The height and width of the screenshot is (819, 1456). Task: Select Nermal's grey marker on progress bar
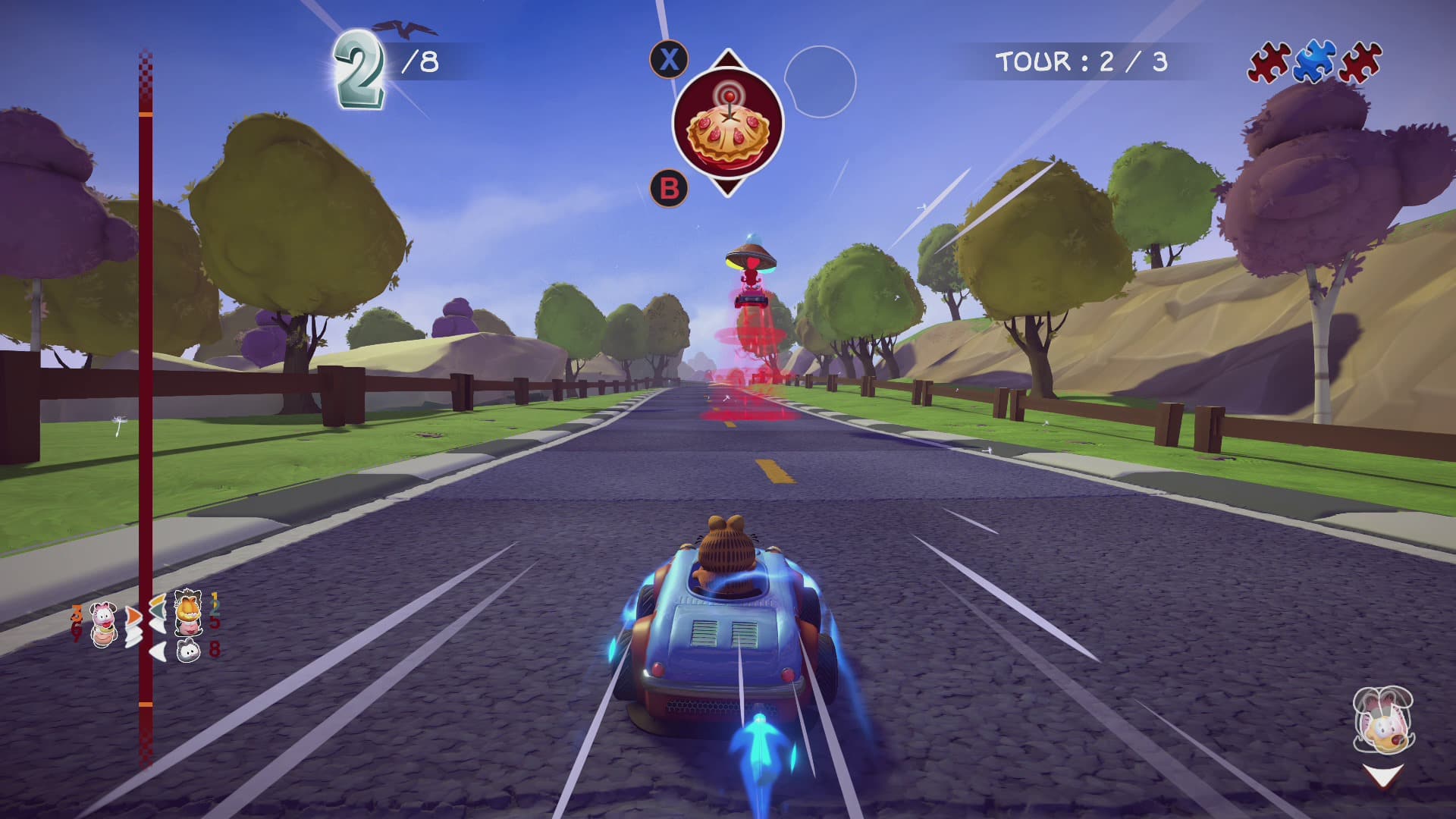(x=188, y=650)
